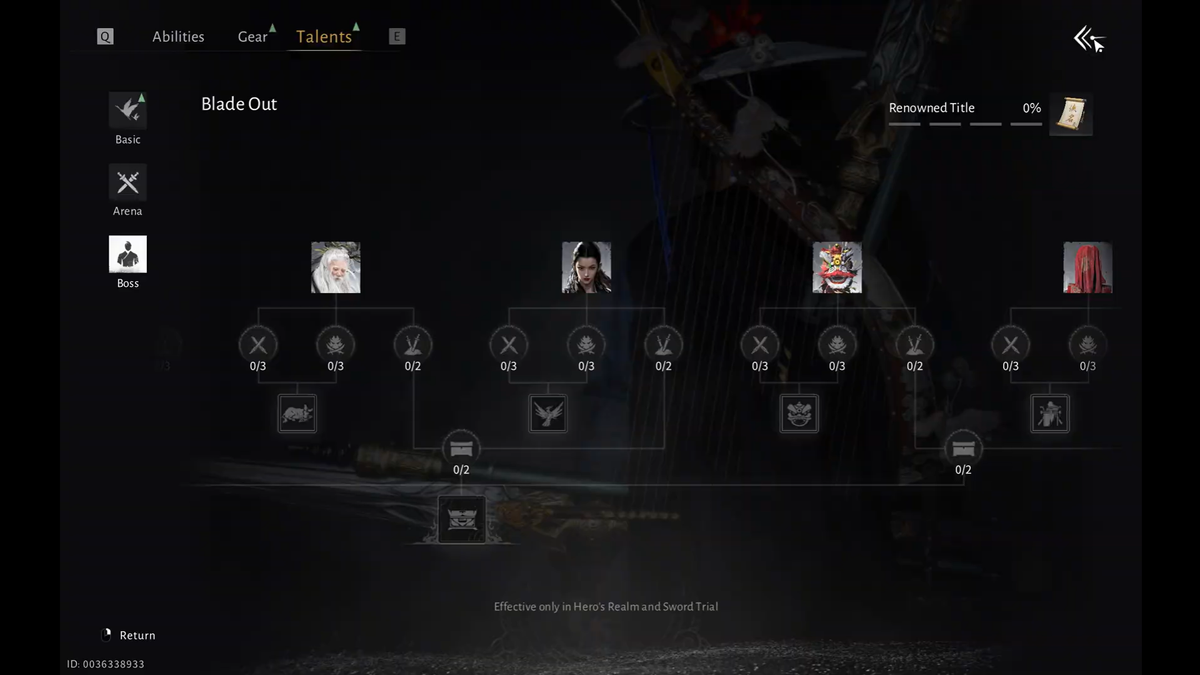Open the Renowned Title scroll icon
This screenshot has height=675, width=1200.
[x=1071, y=114]
